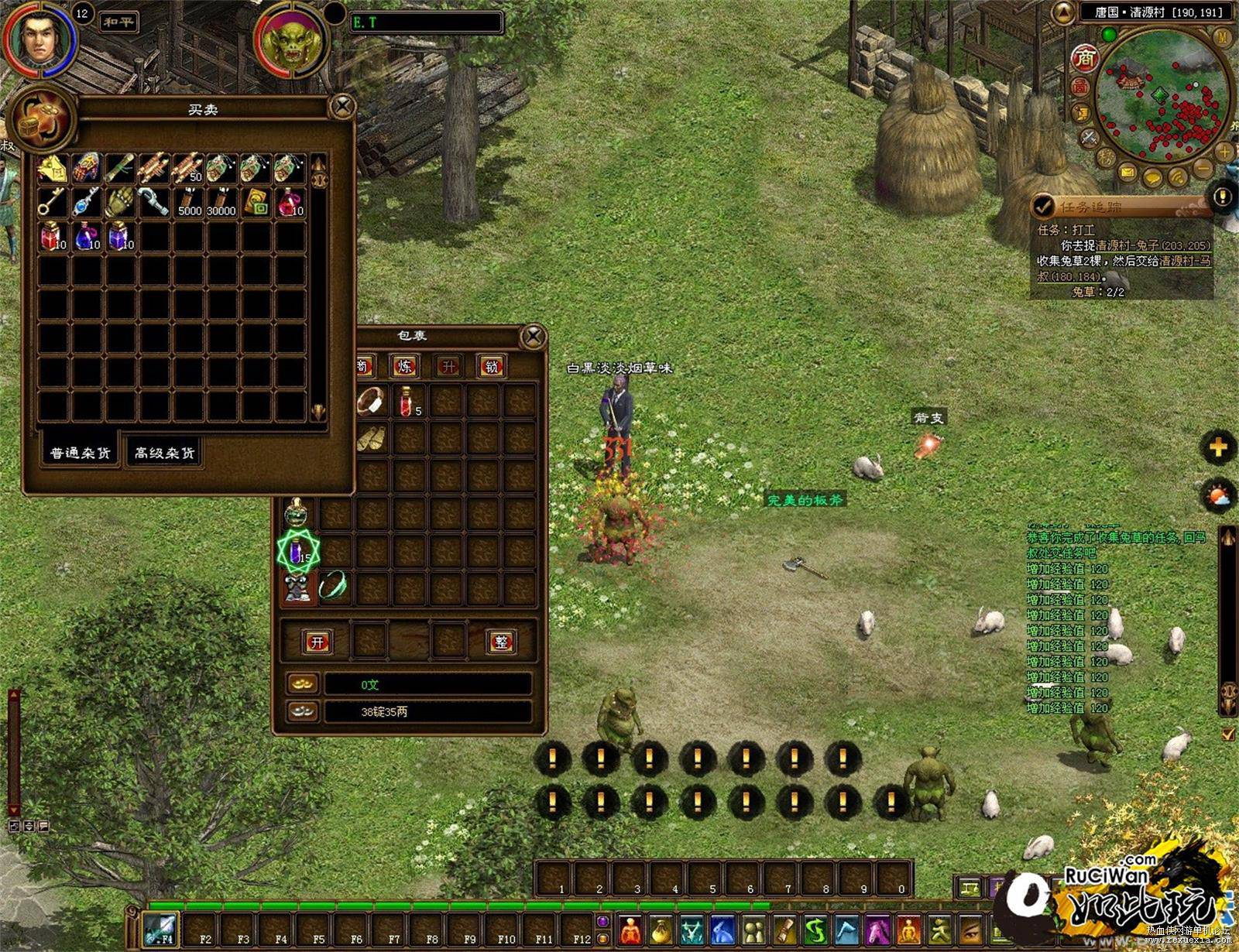This screenshot has width=1239, height=952.
Task: Open the 商 shop button beside minimap
Action: [x=1086, y=58]
